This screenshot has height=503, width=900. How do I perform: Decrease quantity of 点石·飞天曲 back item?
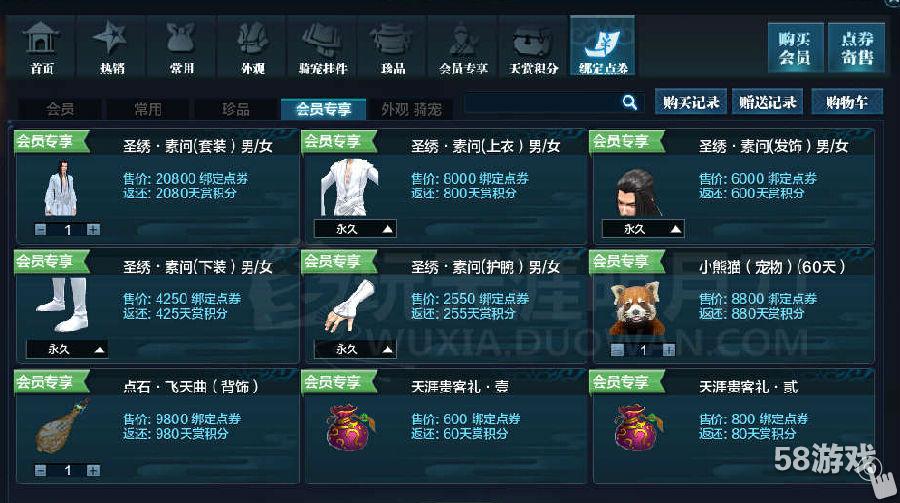[x=40, y=470]
